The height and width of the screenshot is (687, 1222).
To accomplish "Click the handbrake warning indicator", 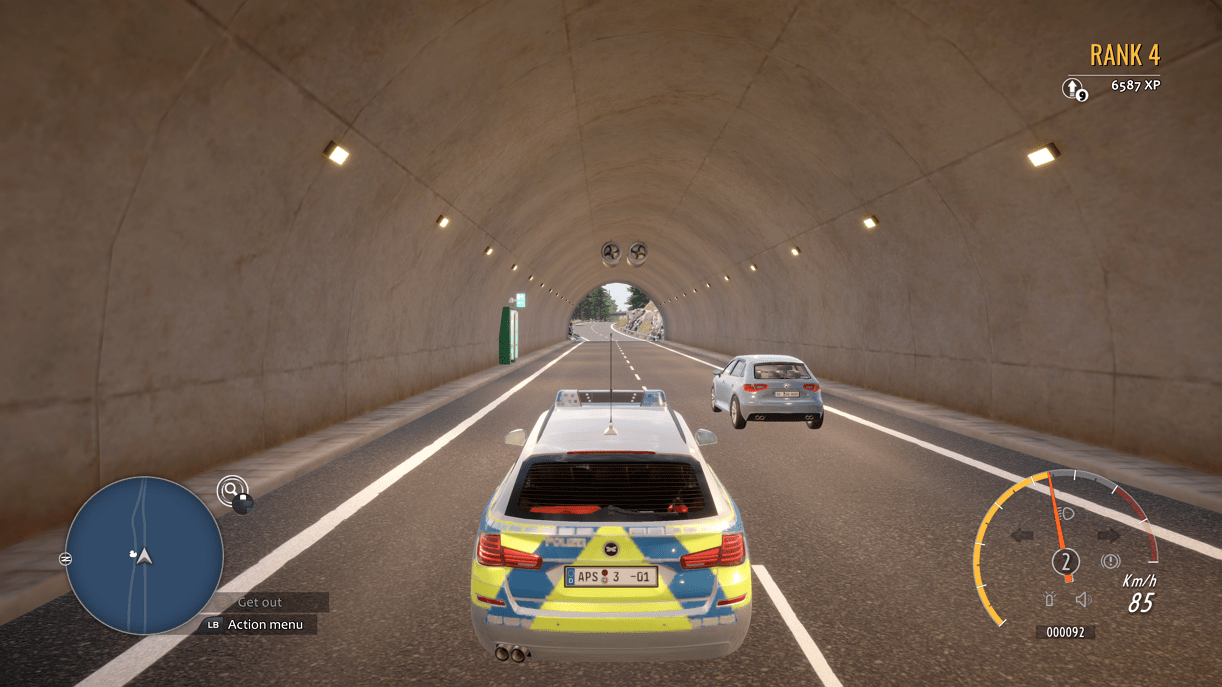I will 1110,562.
